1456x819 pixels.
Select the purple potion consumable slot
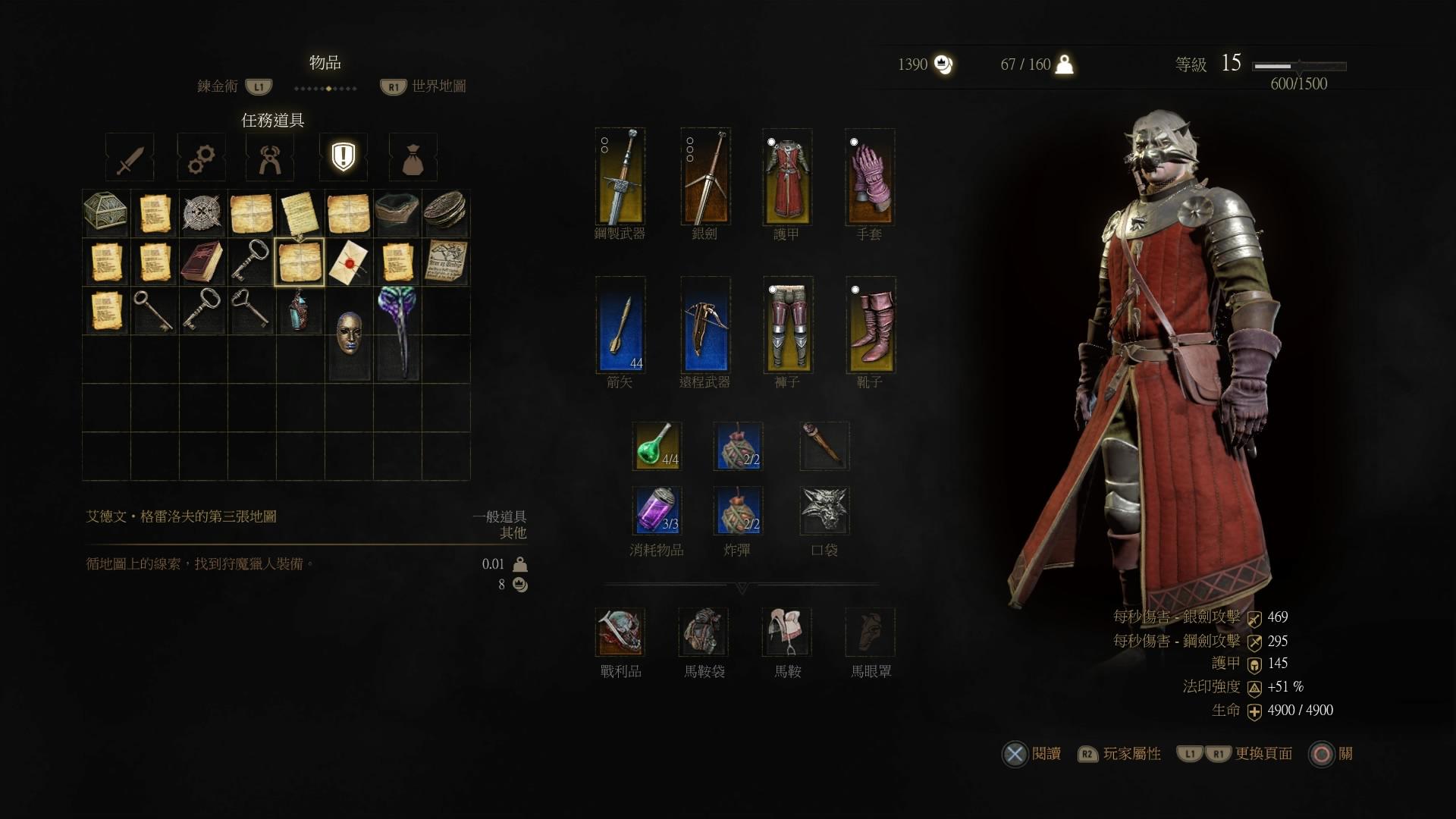pyautogui.click(x=657, y=510)
